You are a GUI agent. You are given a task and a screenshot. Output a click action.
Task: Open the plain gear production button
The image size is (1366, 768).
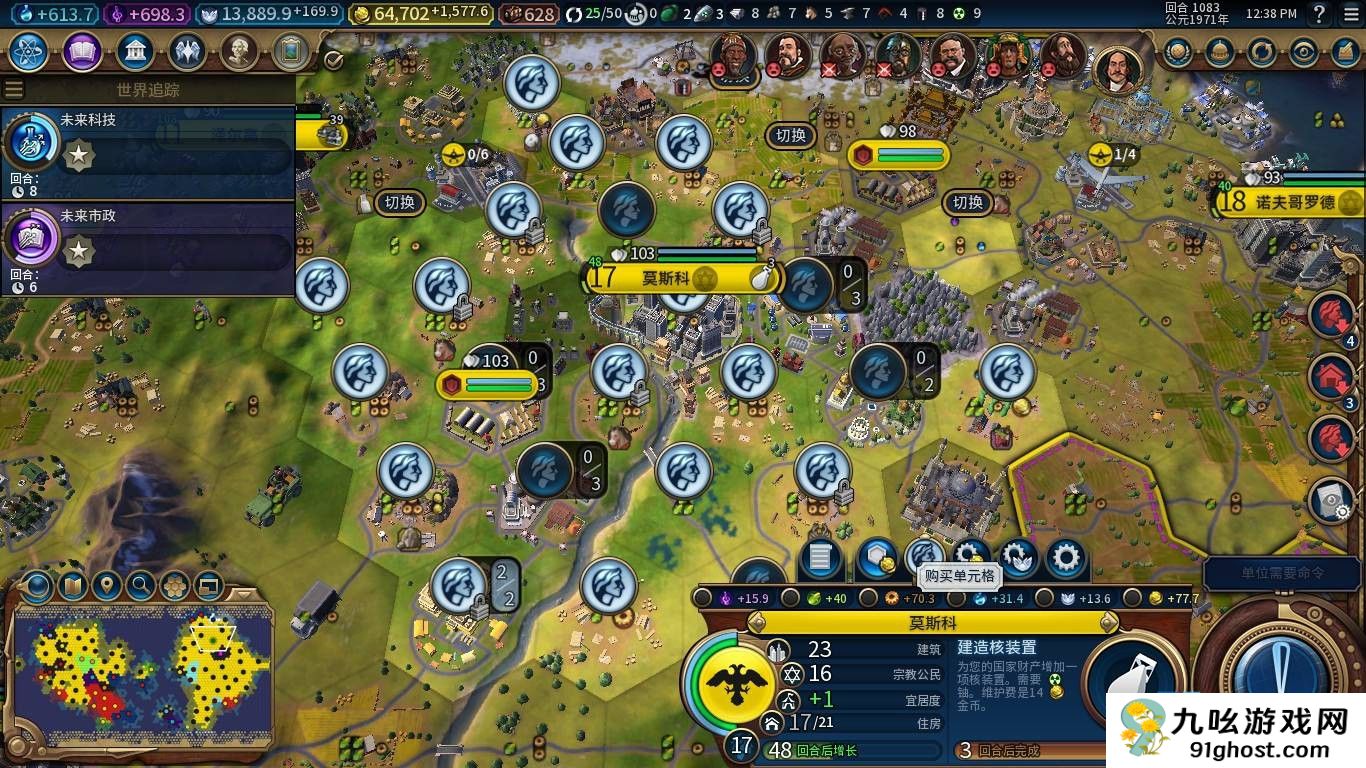pyautogui.click(x=1066, y=558)
